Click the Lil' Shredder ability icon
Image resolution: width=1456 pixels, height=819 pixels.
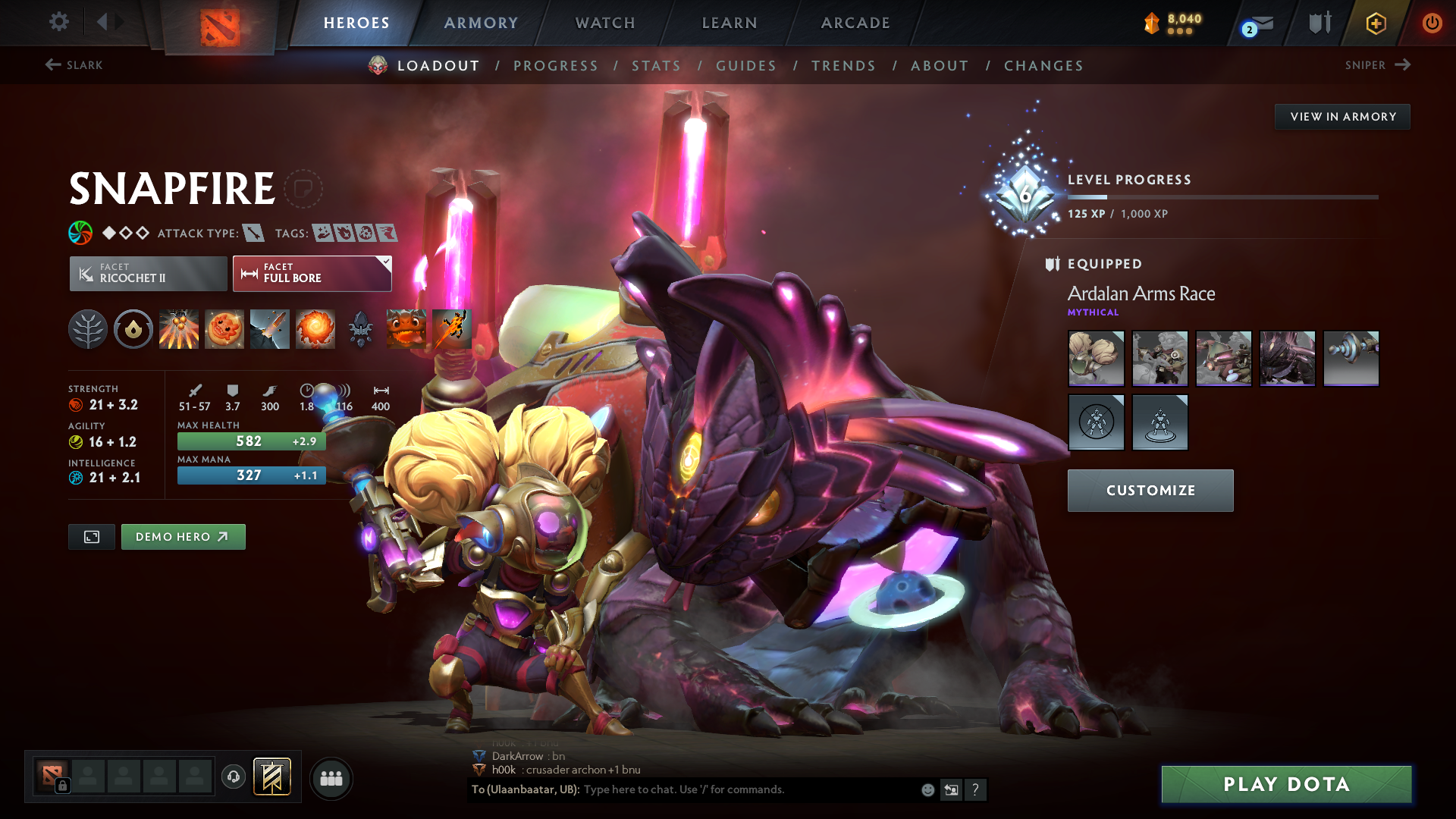click(x=270, y=328)
